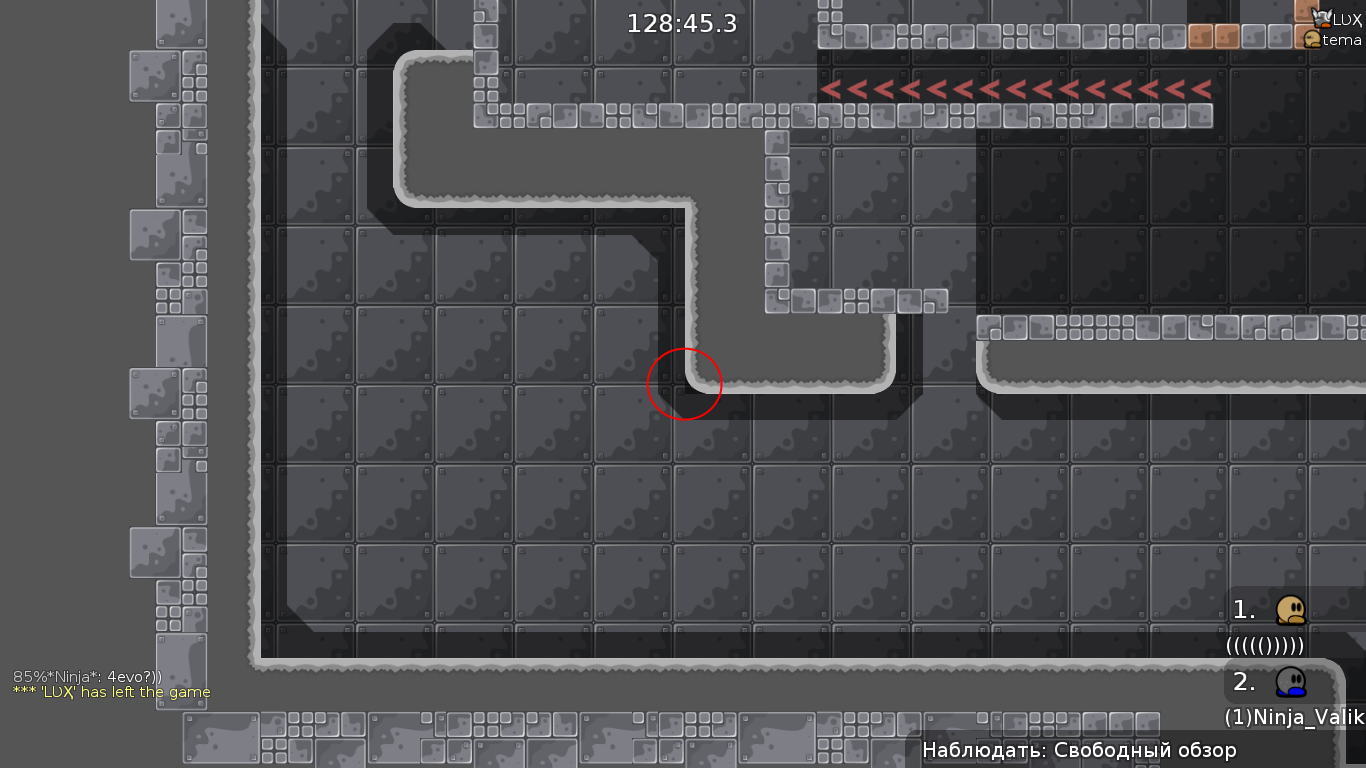
Task: Select Ninja_Valik's blue-footed tee avatar
Action: coord(1290,681)
